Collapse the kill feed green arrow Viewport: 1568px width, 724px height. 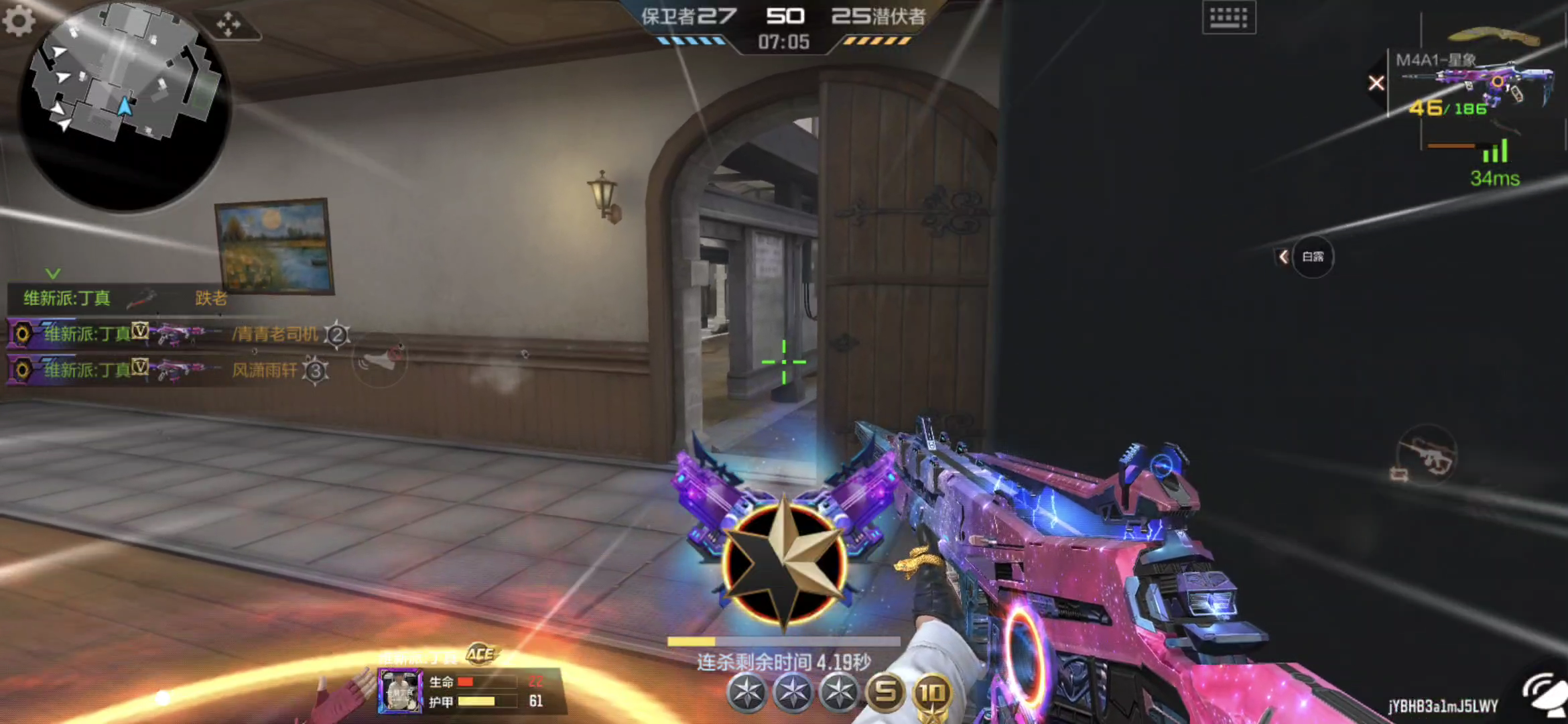[53, 274]
